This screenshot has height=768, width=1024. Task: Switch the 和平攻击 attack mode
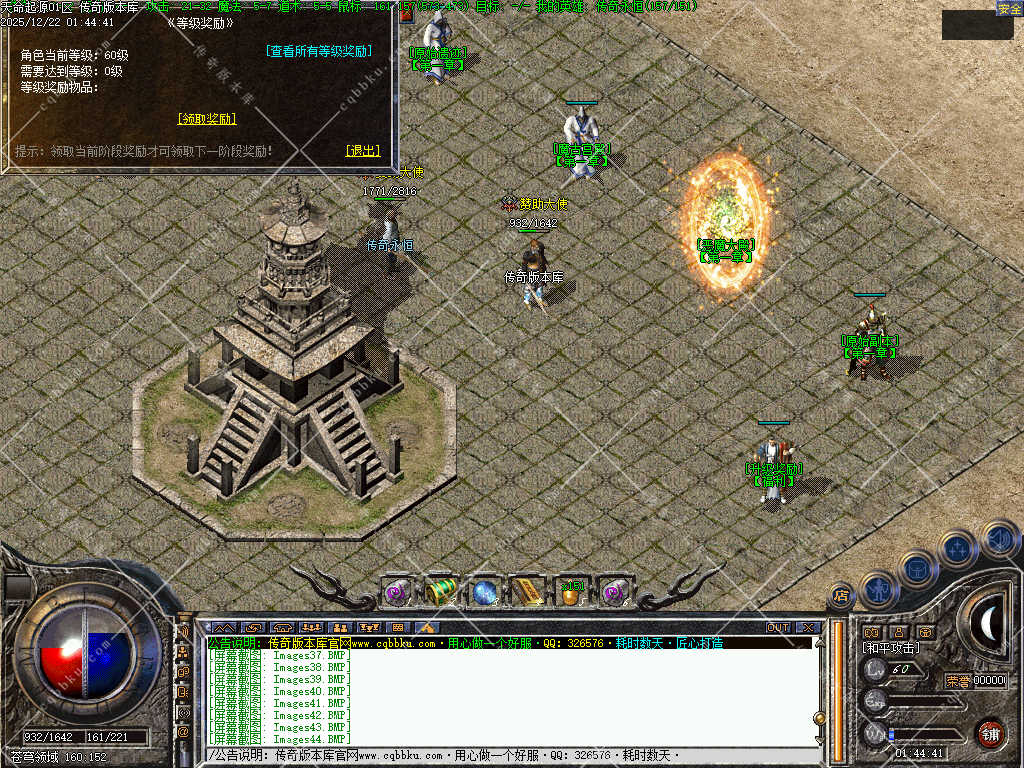[891, 648]
